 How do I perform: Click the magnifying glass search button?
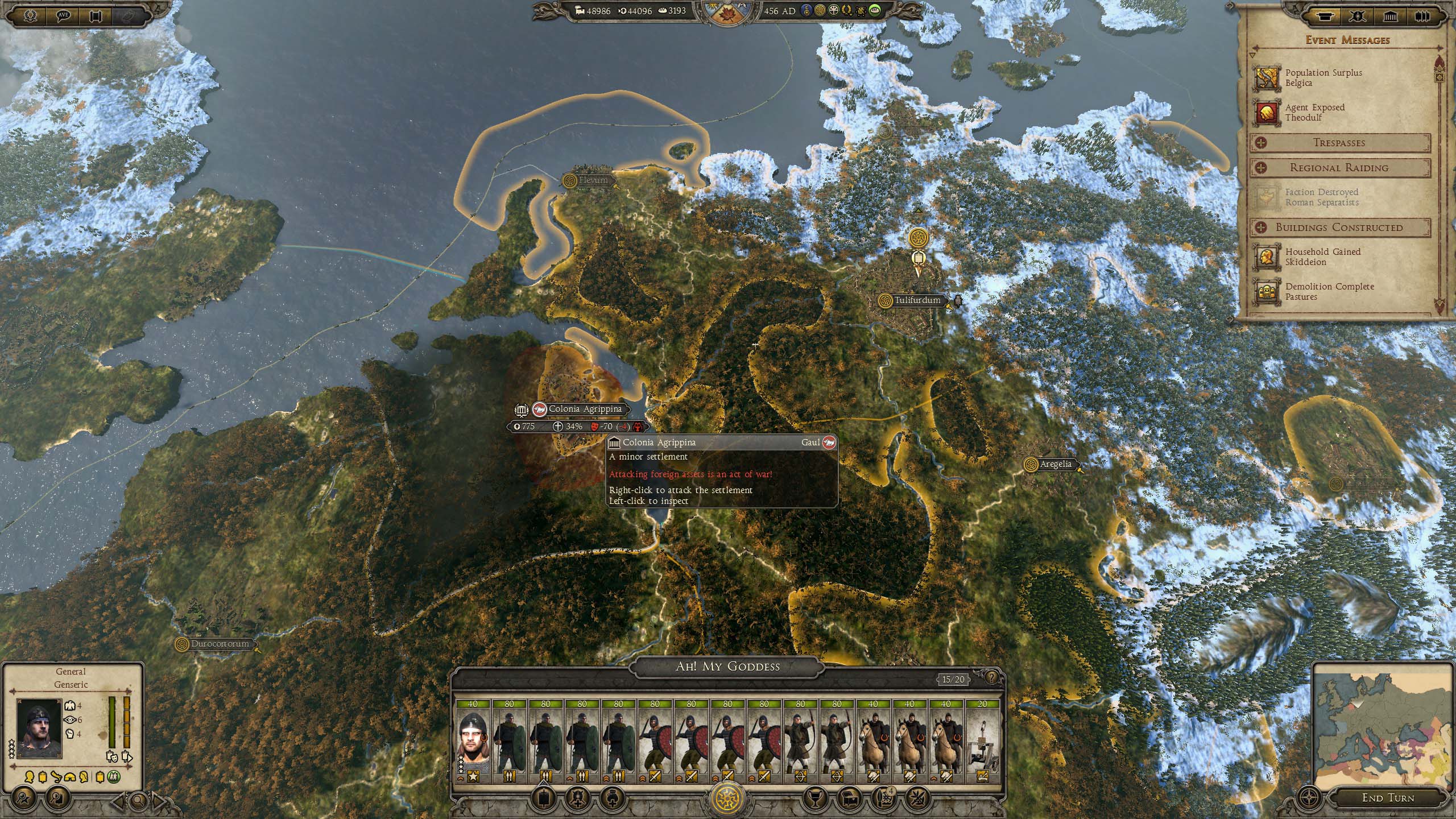point(138,801)
